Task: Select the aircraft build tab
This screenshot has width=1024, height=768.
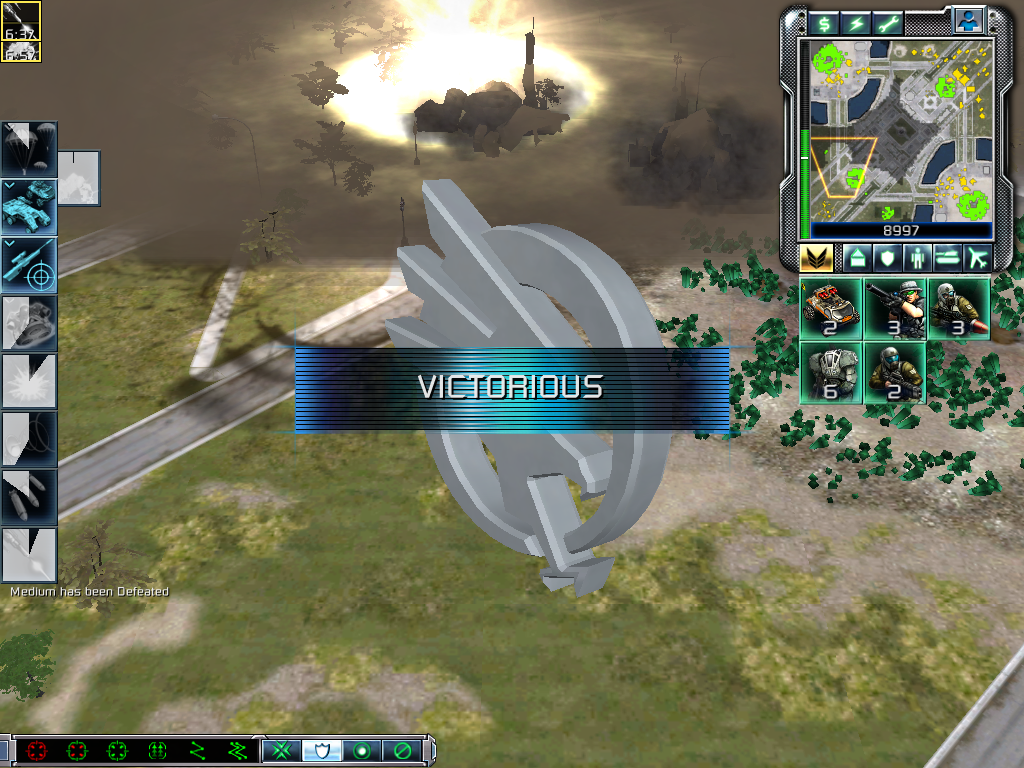Action: 976,258
